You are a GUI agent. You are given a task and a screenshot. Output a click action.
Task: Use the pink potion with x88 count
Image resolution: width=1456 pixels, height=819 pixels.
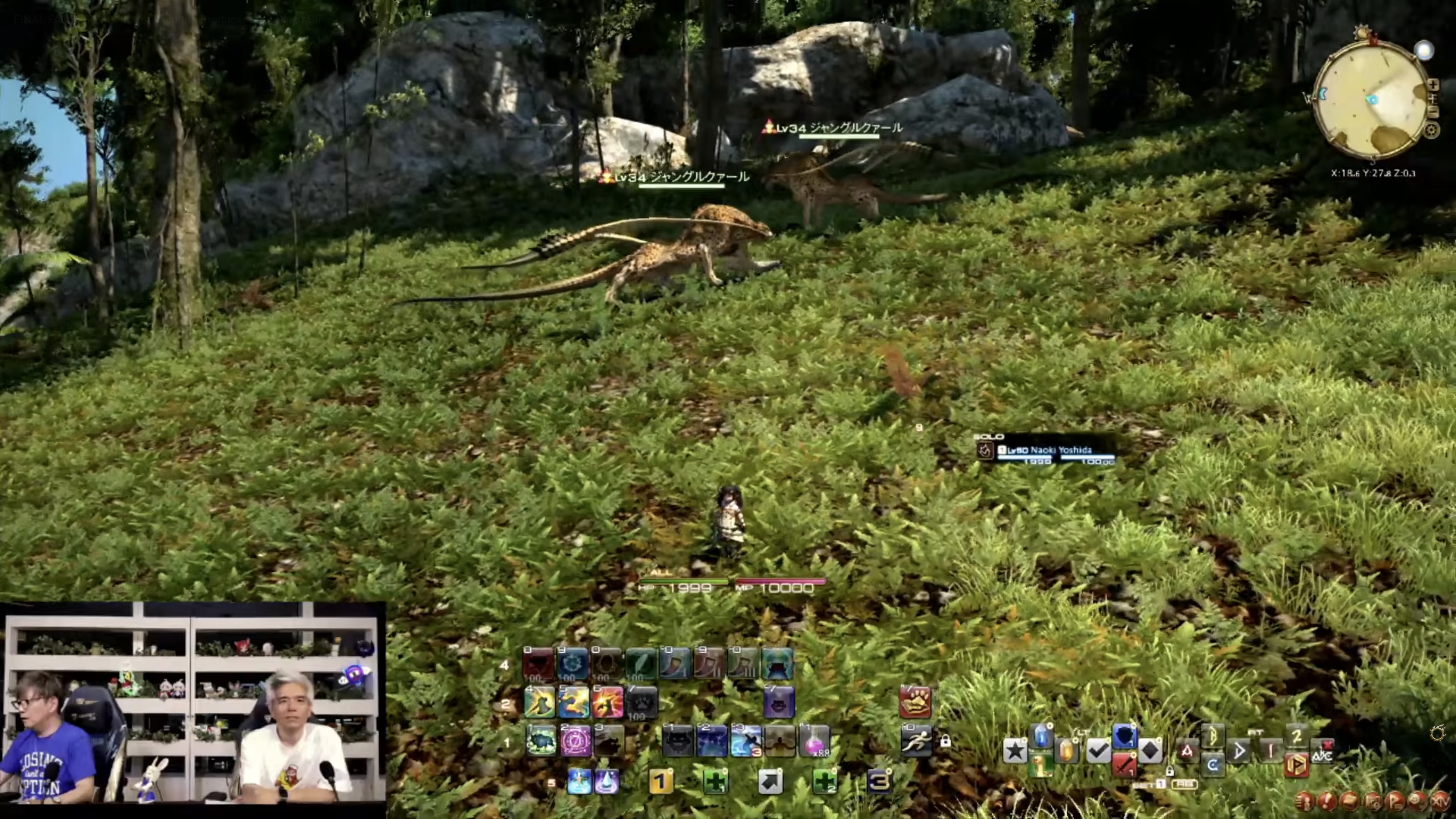(814, 741)
